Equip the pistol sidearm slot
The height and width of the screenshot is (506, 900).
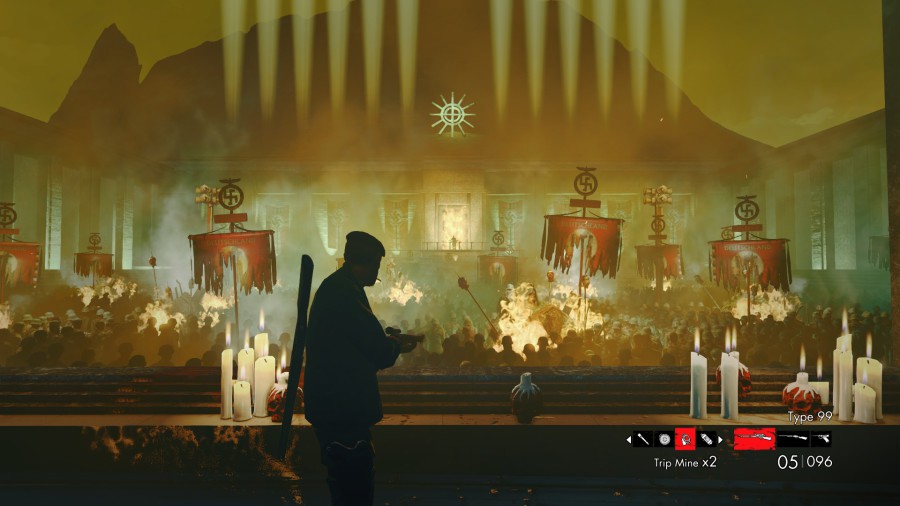(x=821, y=438)
